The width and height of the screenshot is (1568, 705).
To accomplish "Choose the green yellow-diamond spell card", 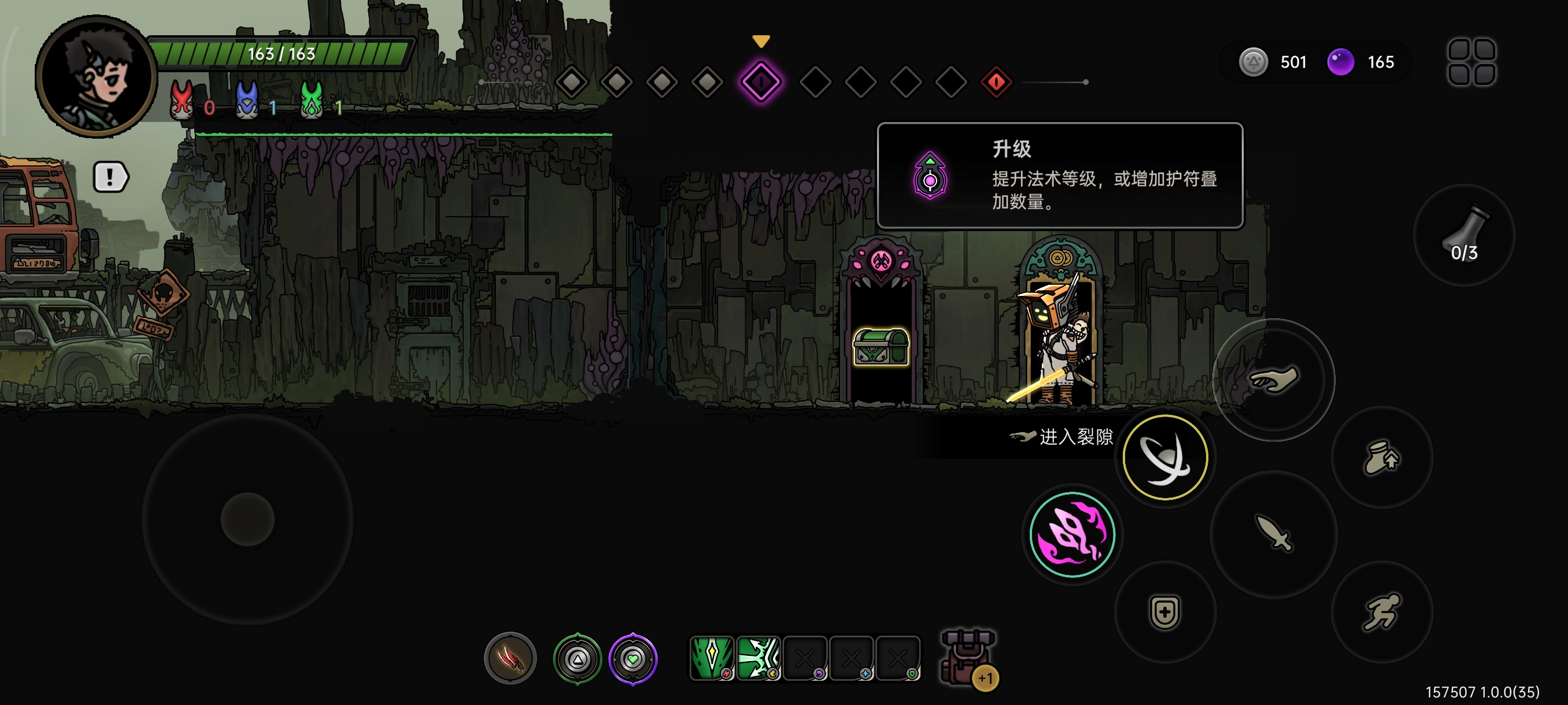I will click(712, 658).
